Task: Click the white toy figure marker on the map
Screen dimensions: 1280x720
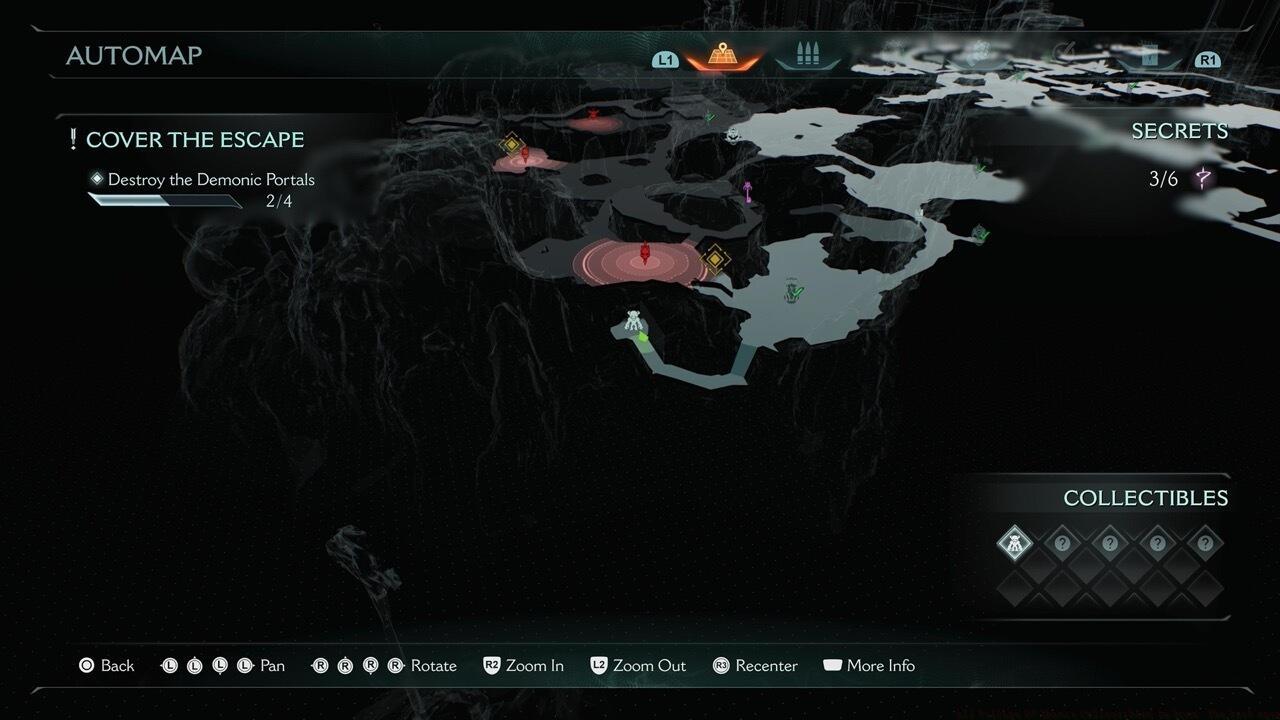Action: (633, 321)
